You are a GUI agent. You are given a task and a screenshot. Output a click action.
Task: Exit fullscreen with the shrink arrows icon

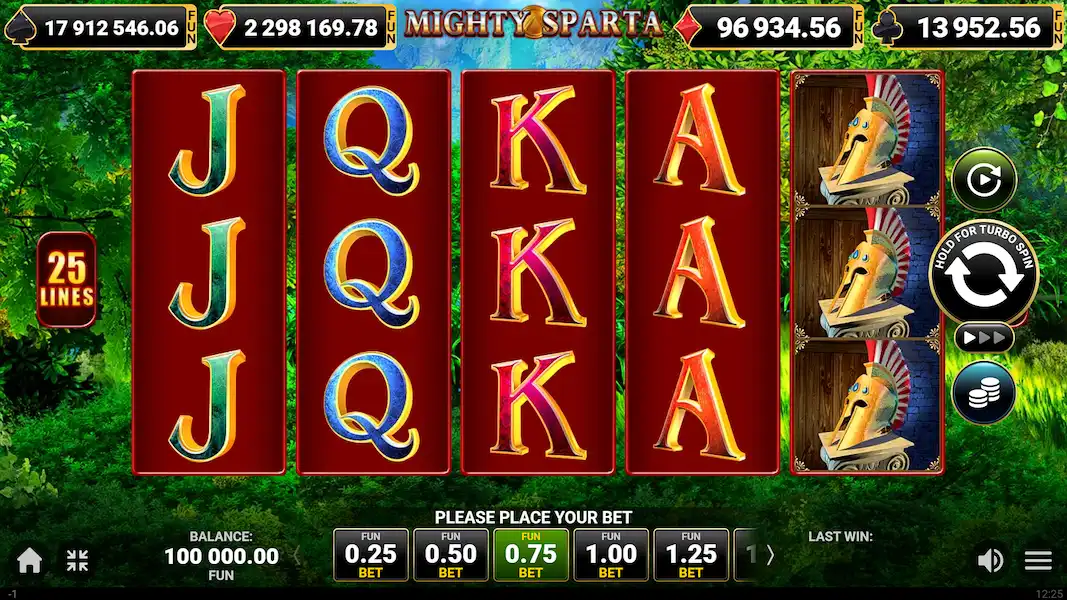click(77, 560)
